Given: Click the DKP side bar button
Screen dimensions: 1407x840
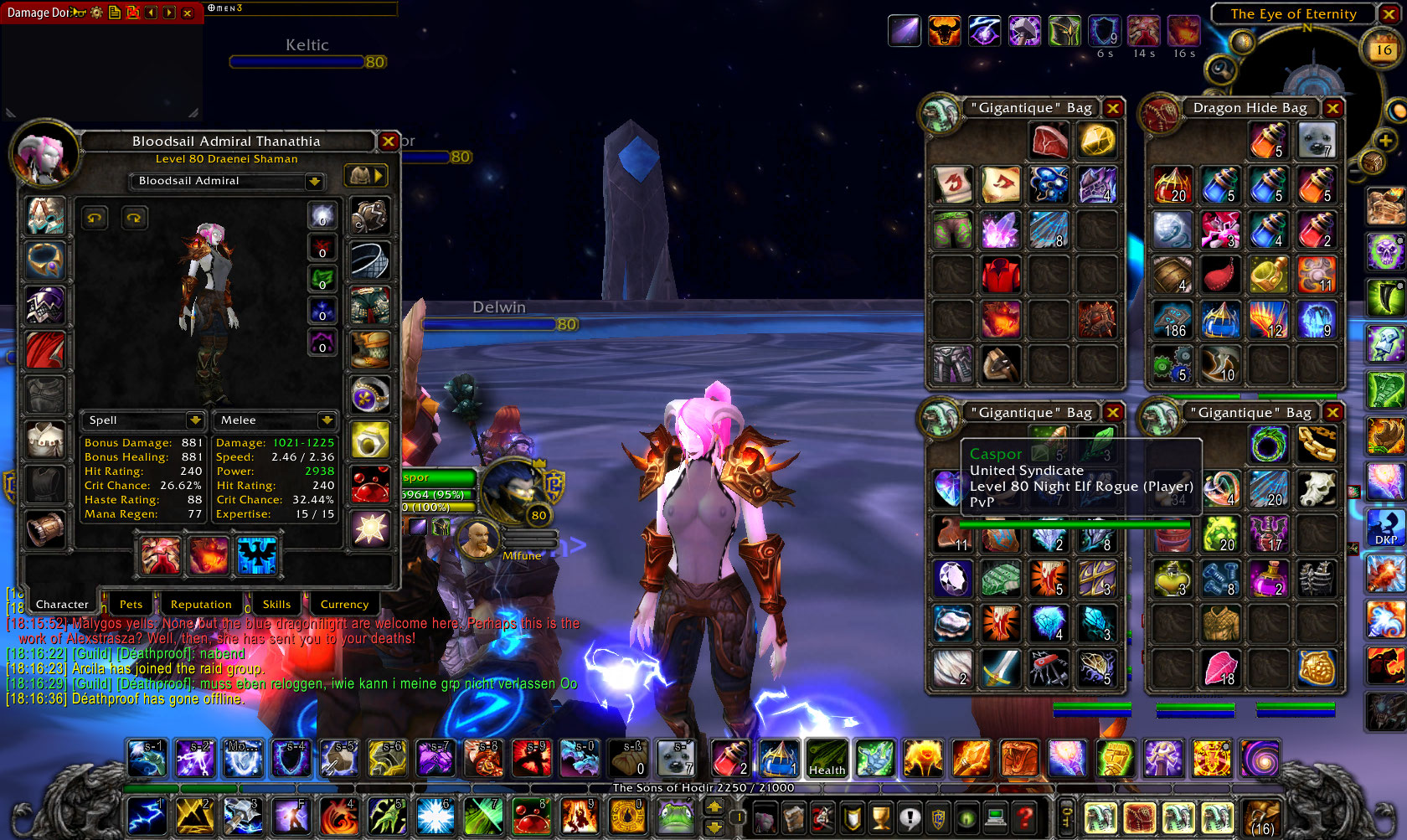Looking at the screenshot, I should point(1386,528).
